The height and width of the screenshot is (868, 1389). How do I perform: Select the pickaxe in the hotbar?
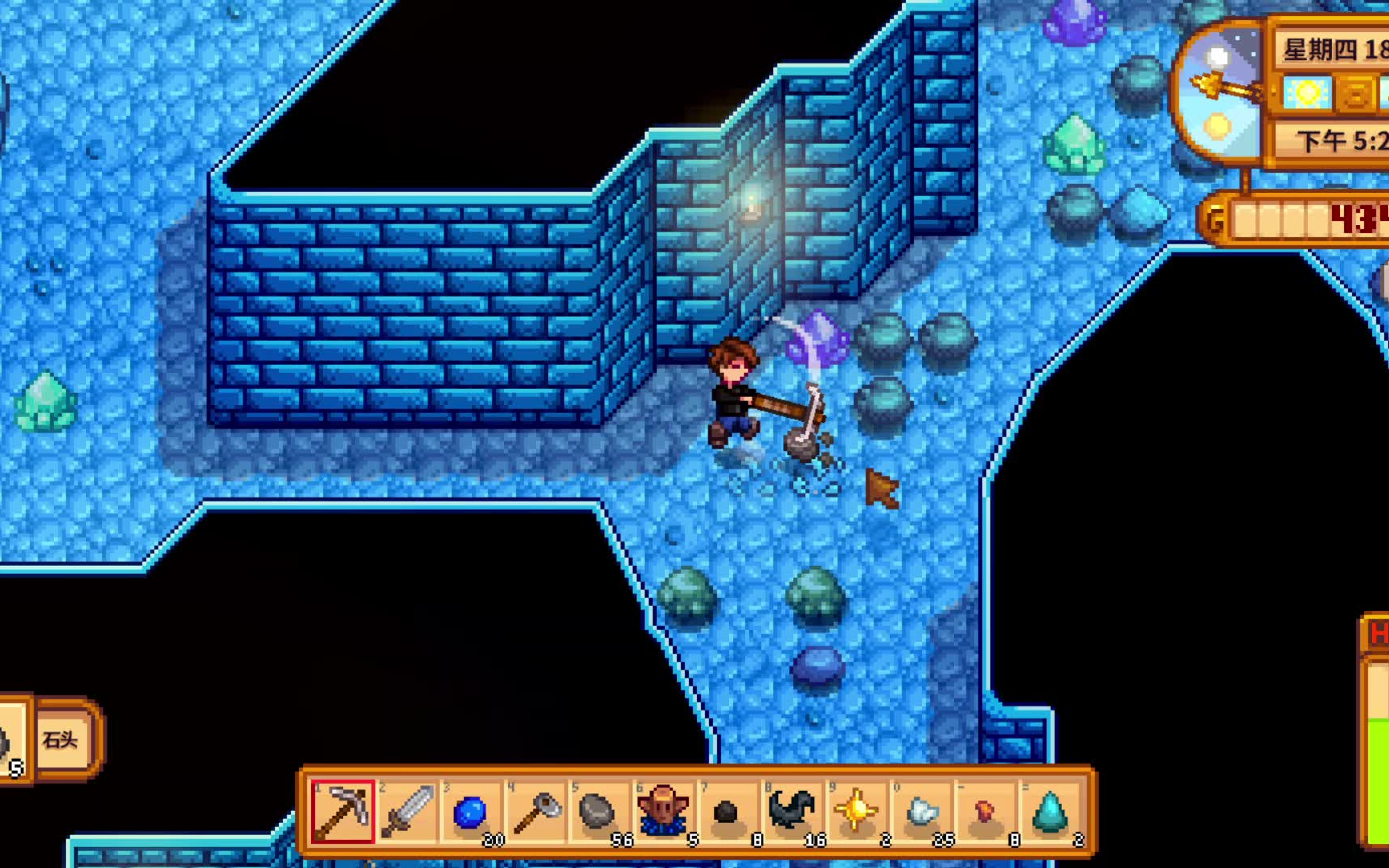342,812
